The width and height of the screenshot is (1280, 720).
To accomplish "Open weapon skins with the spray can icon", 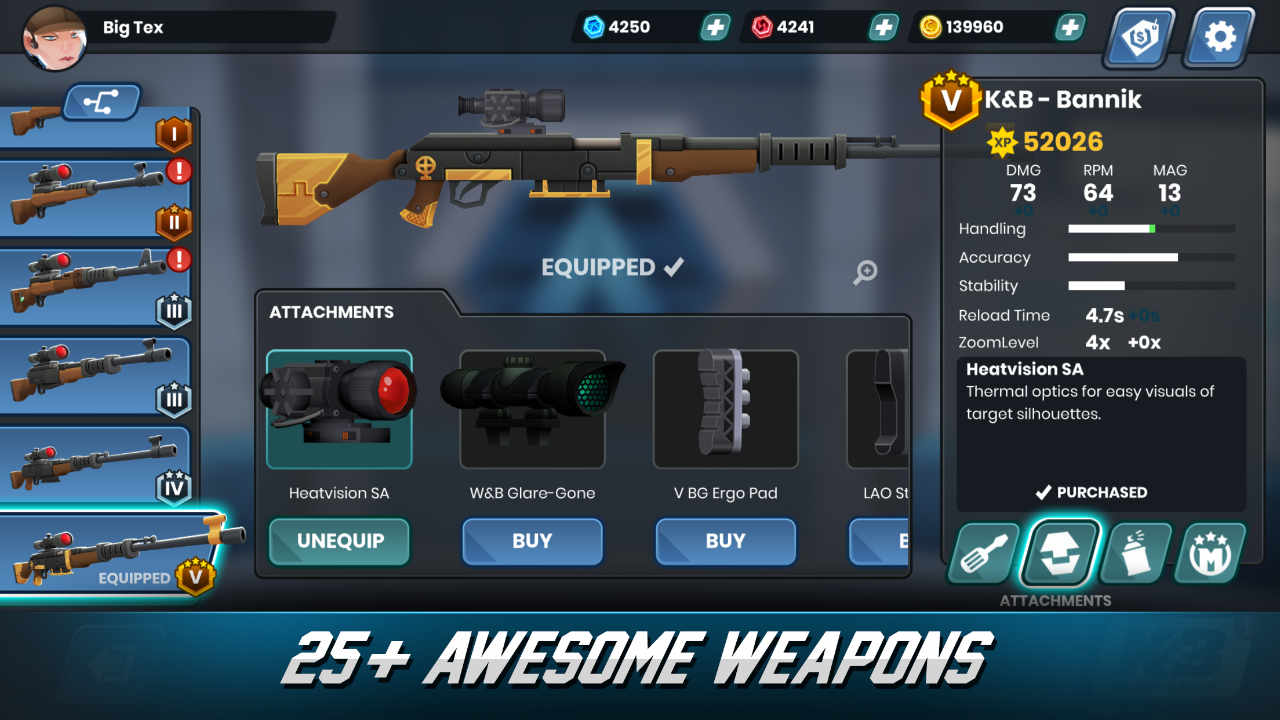I will click(x=1135, y=553).
